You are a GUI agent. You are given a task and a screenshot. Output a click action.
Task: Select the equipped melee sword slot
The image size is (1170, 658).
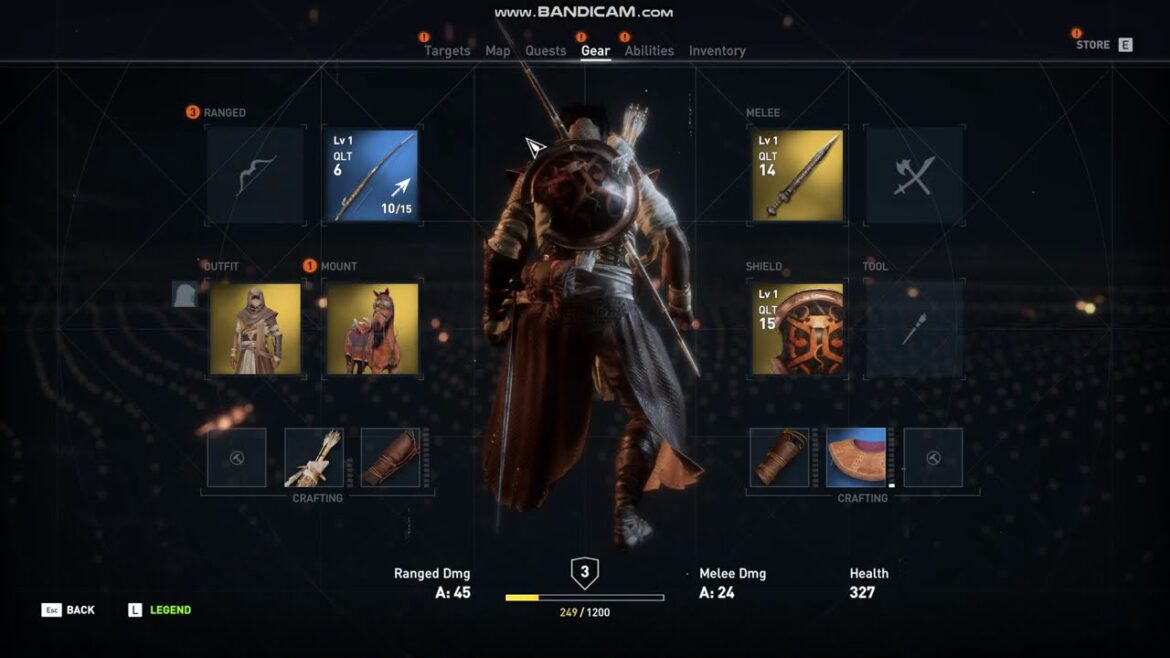pyautogui.click(x=798, y=175)
